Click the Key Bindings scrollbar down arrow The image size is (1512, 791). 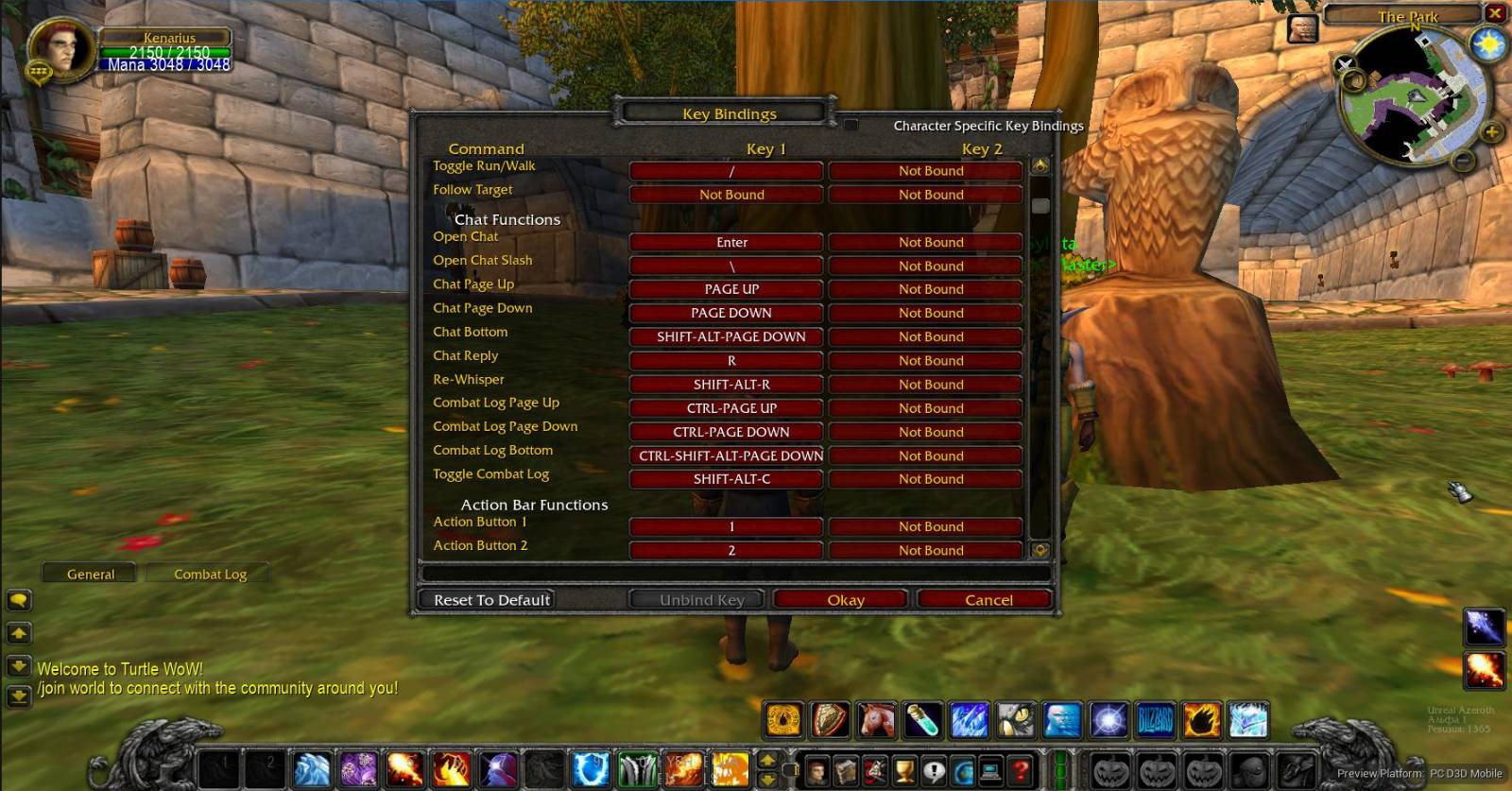[1039, 553]
